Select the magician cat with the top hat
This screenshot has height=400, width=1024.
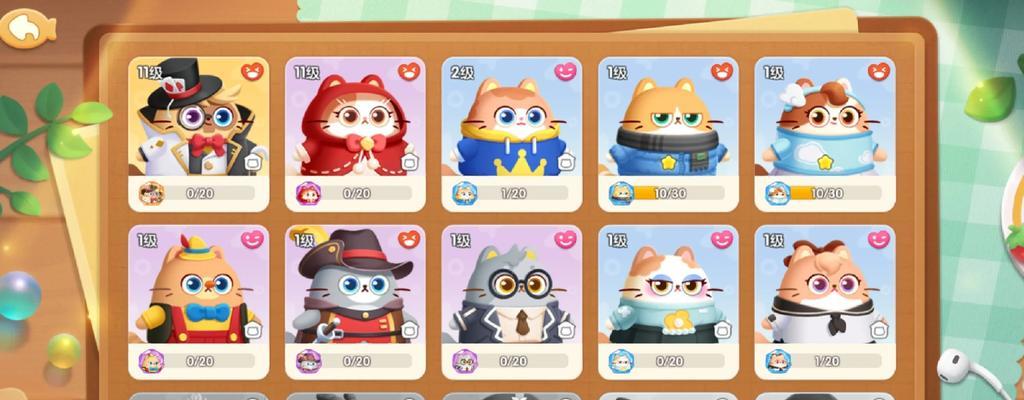(197, 125)
